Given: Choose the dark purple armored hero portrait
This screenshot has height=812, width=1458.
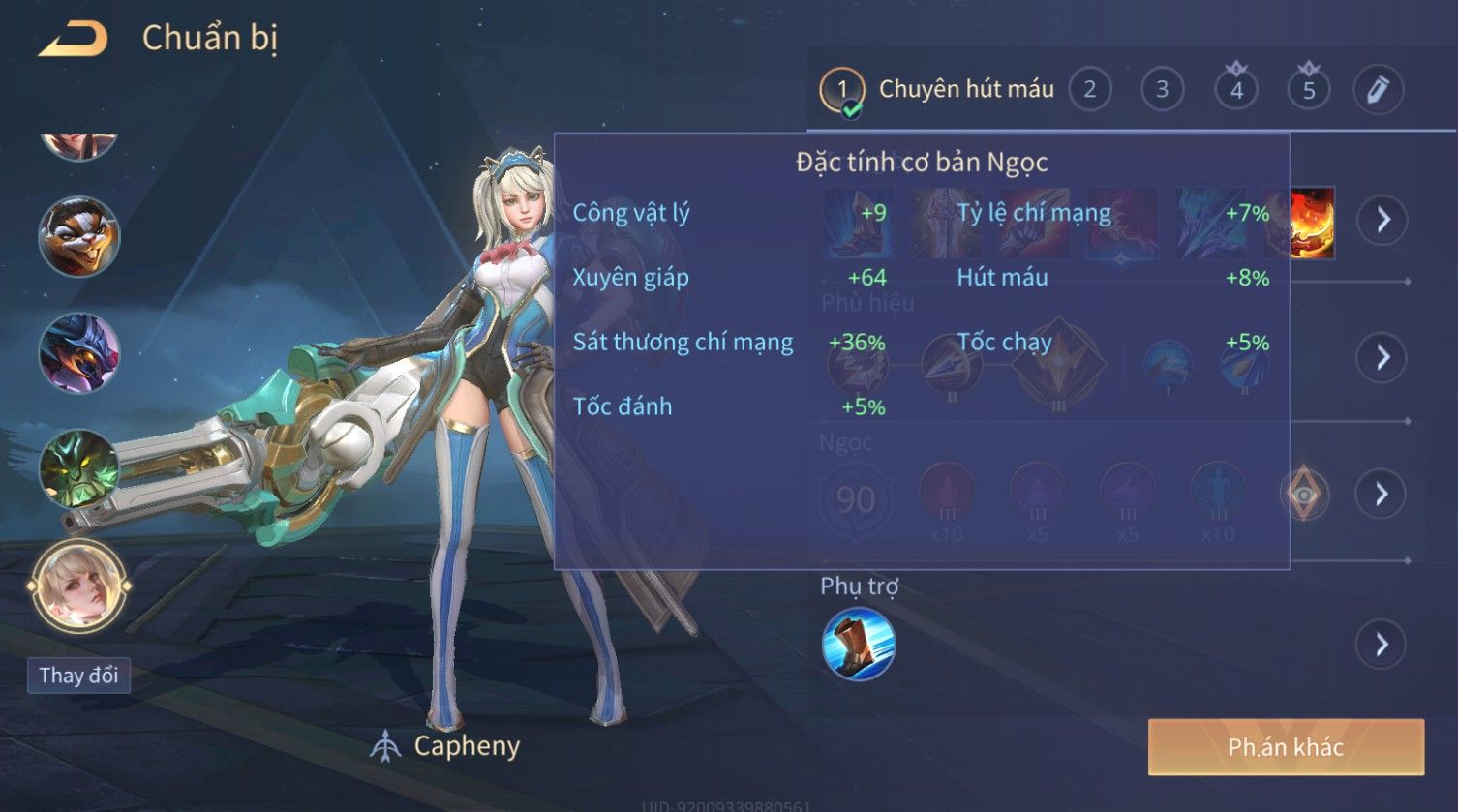Looking at the screenshot, I should pyautogui.click(x=78, y=352).
